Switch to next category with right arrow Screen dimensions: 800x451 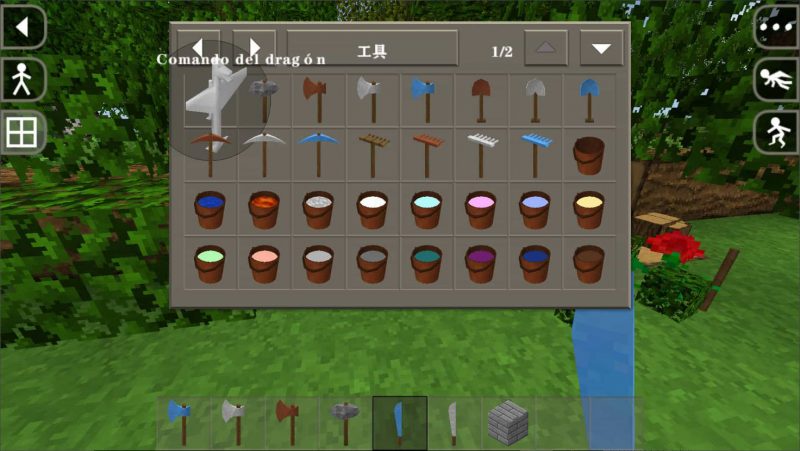(254, 48)
